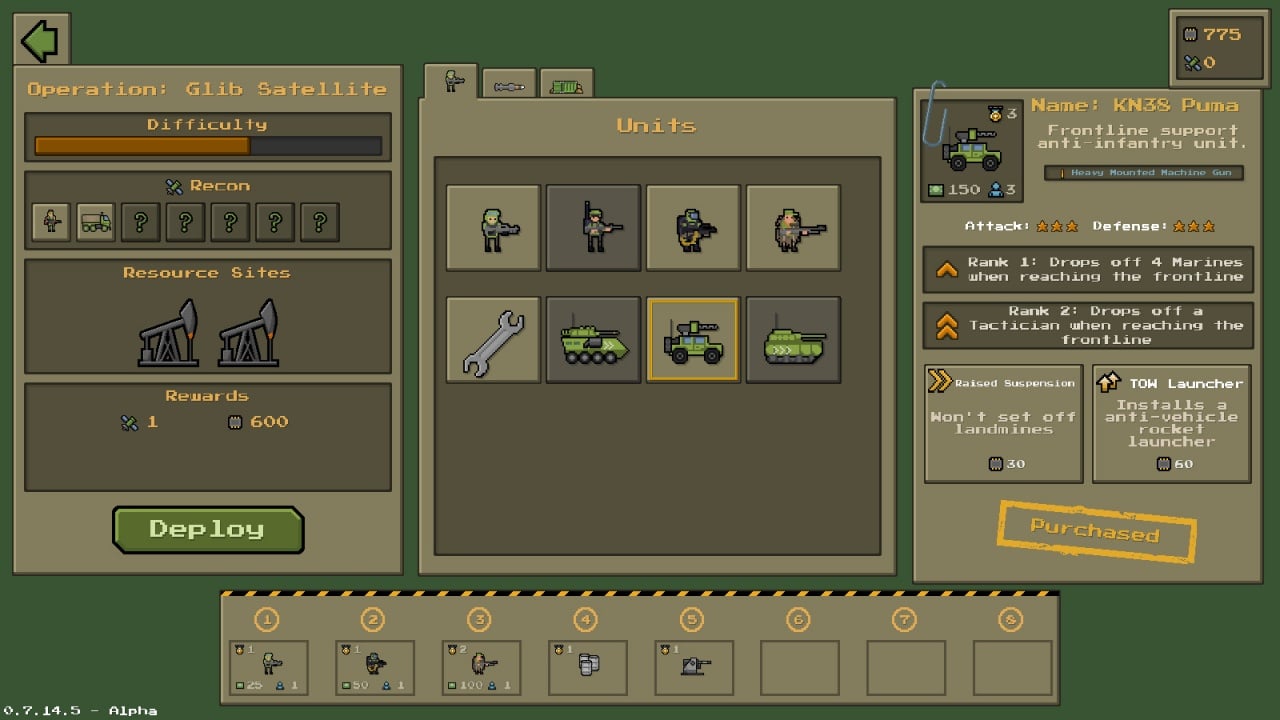The height and width of the screenshot is (720, 1280).
Task: Deploy the operation
Action: point(208,529)
